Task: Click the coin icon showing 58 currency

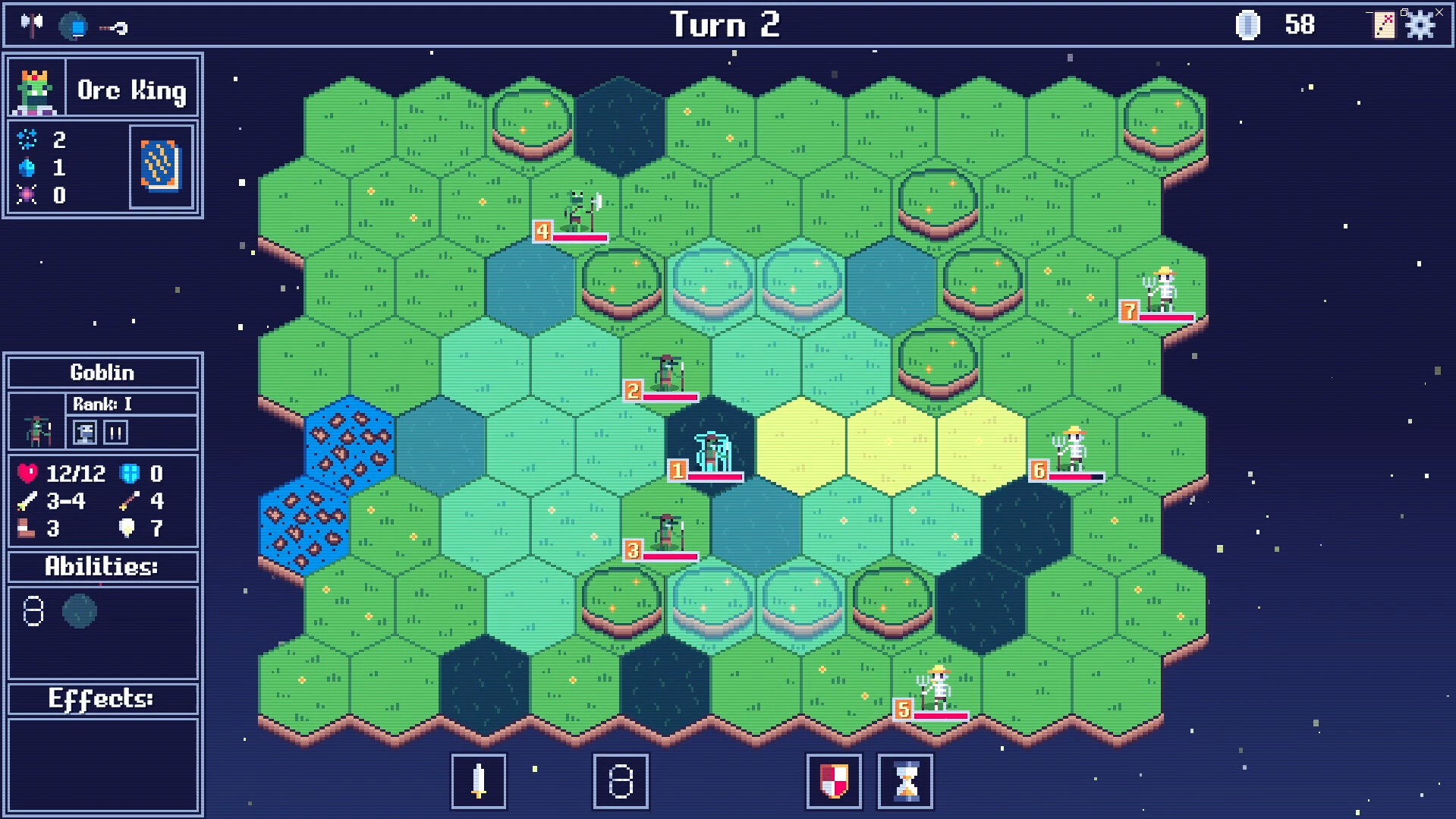Action: pos(1249,24)
